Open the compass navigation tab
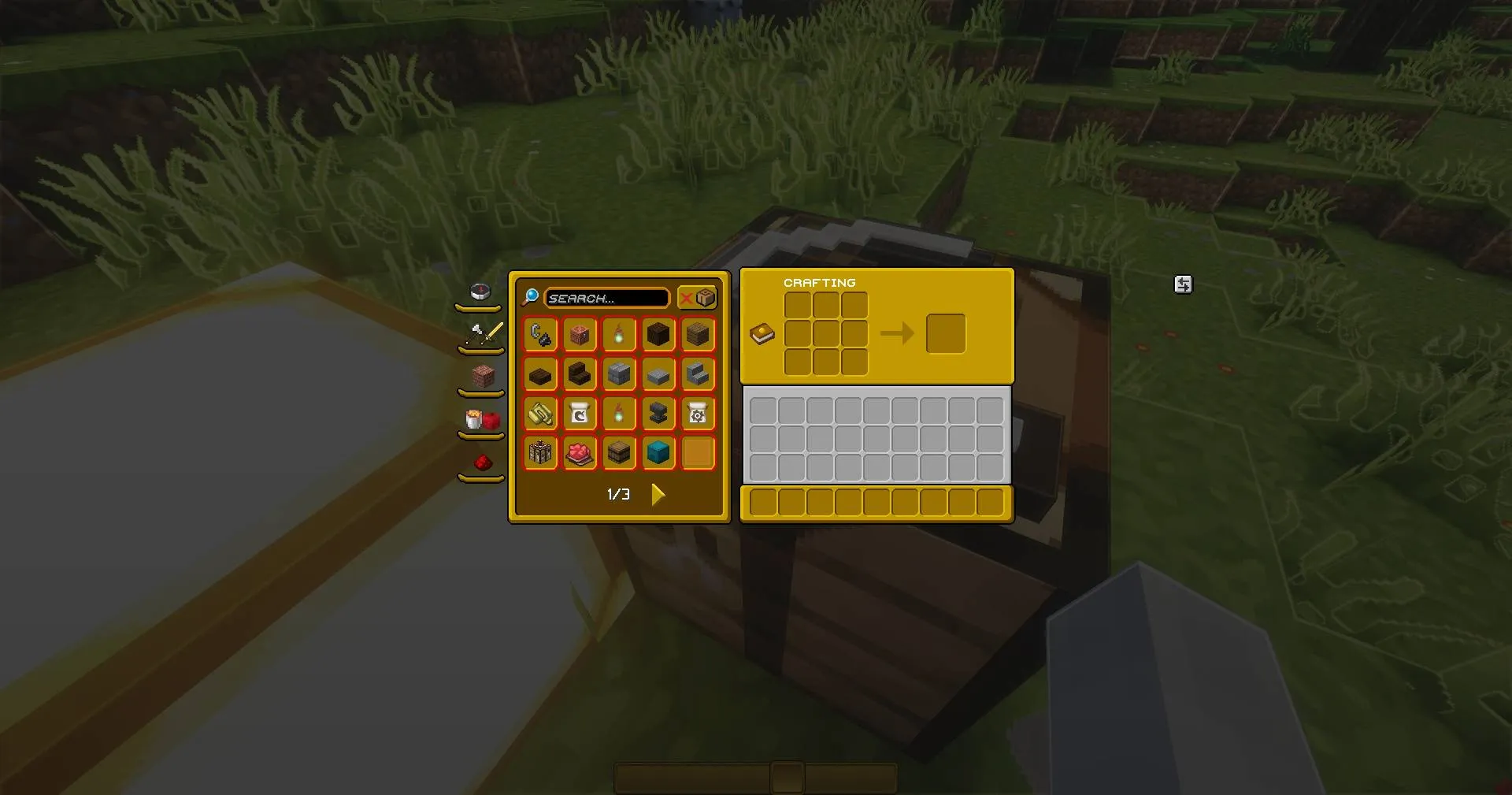 click(480, 290)
